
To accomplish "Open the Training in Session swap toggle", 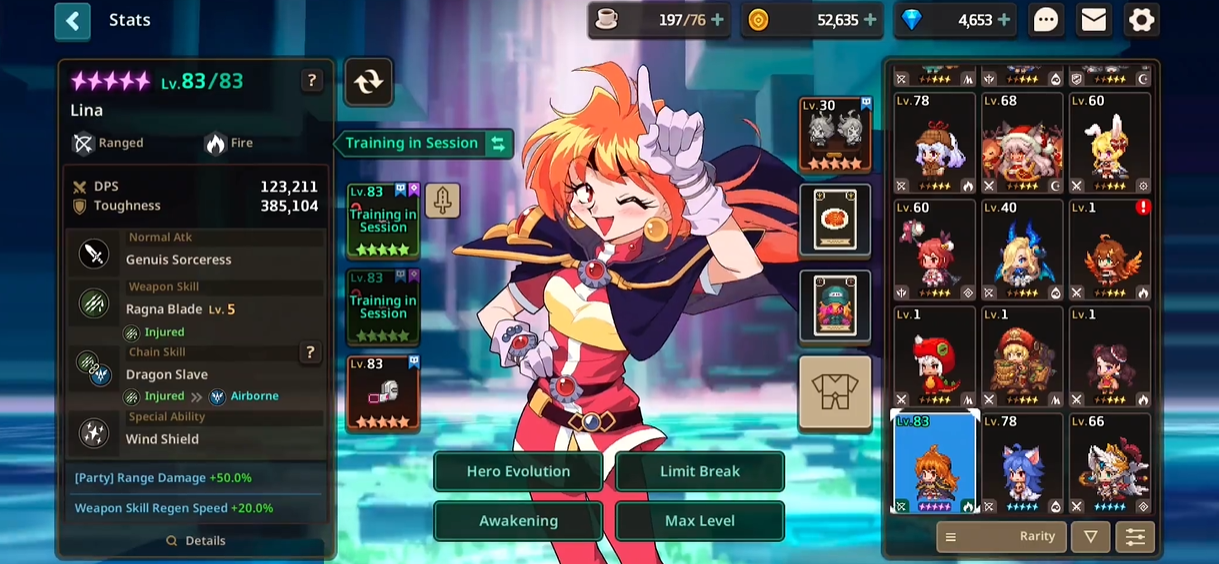I will coord(498,144).
